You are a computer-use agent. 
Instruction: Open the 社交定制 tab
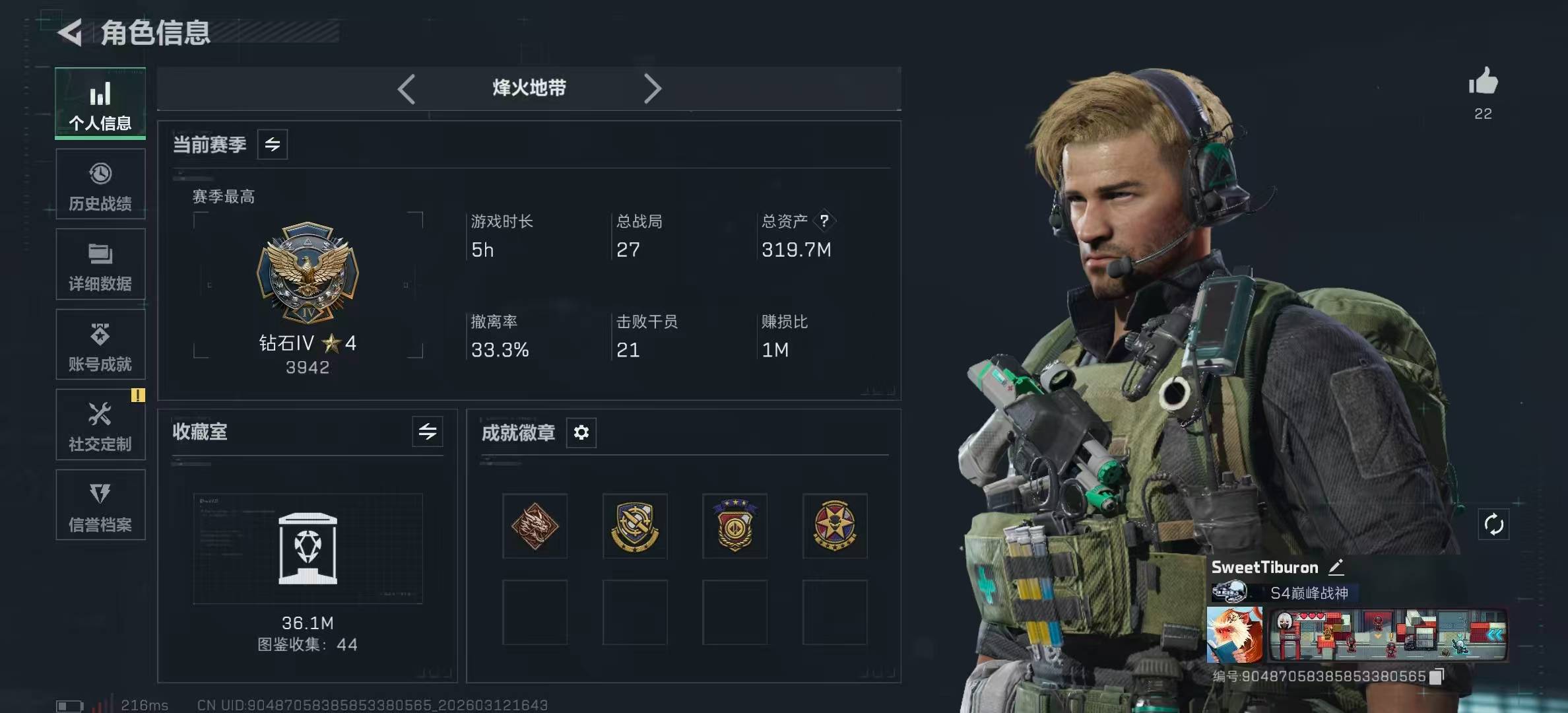[100, 425]
